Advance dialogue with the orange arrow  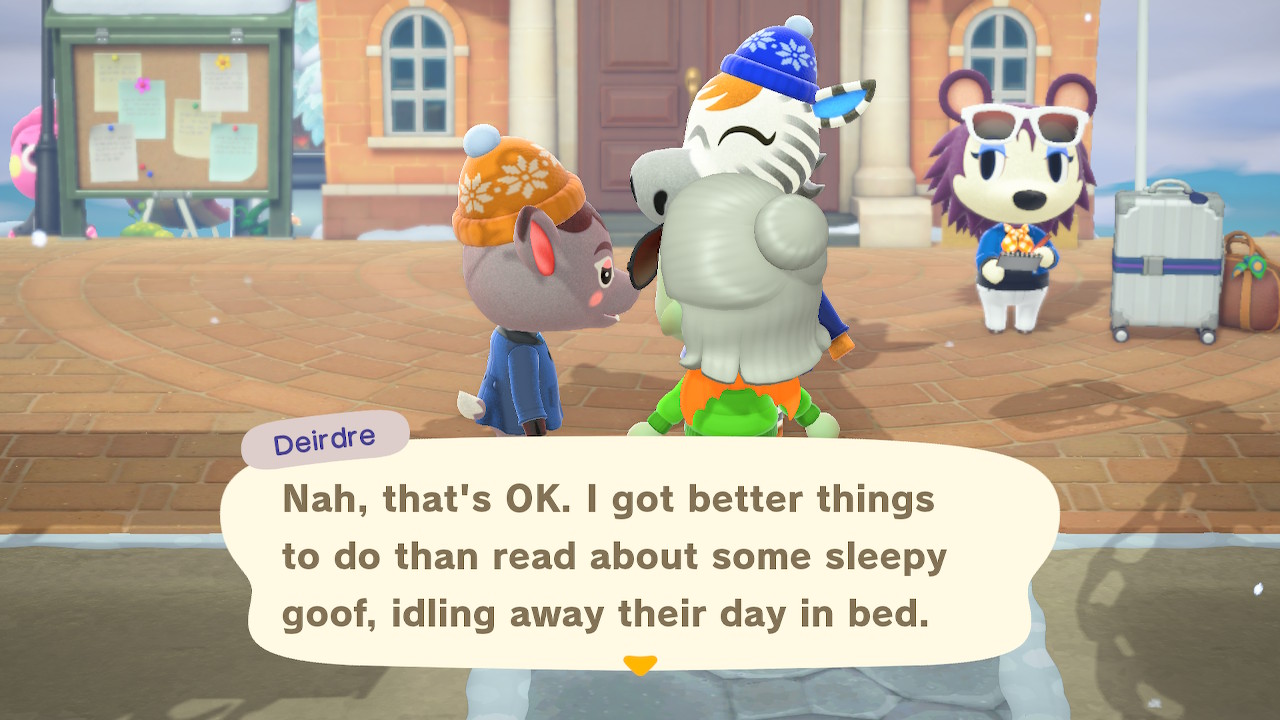pos(640,664)
